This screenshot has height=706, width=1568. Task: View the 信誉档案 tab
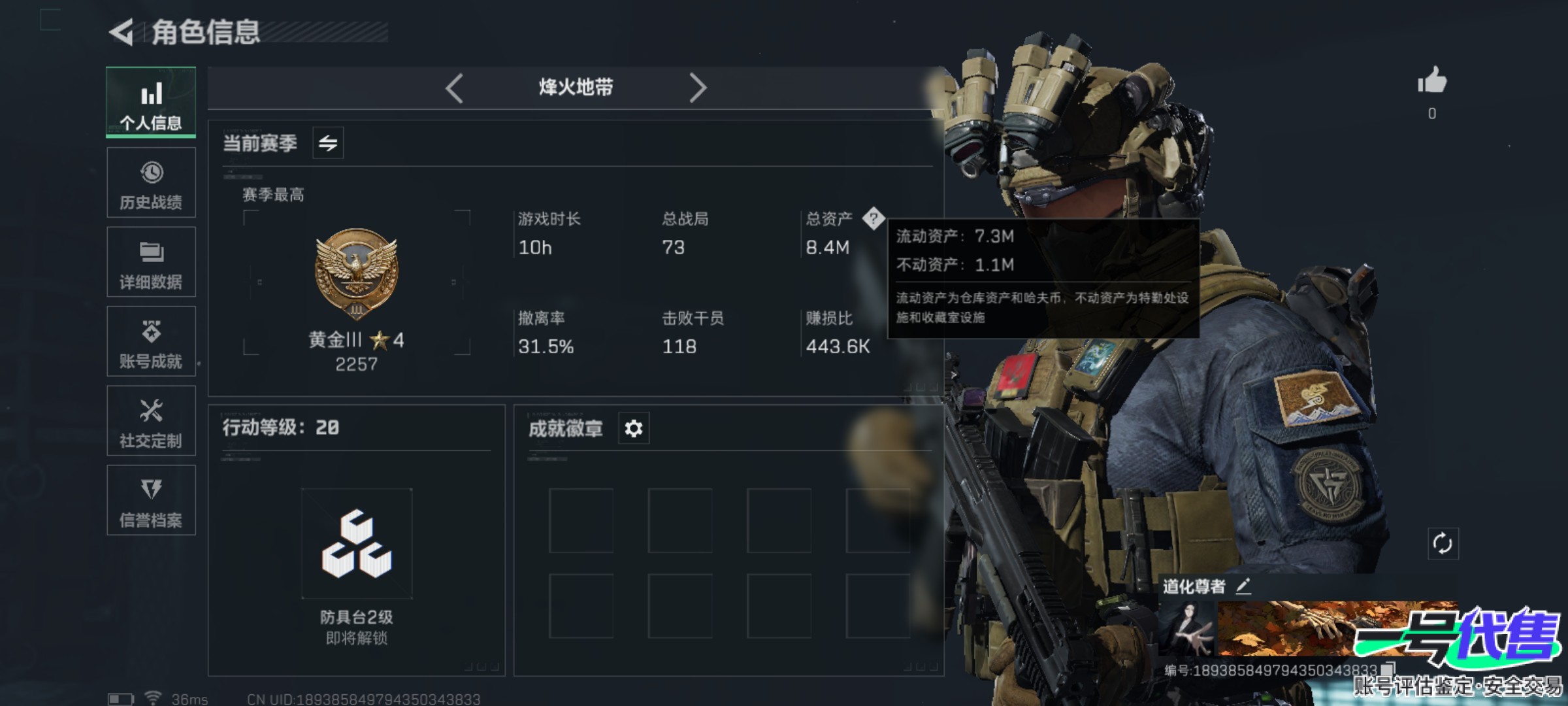tap(151, 501)
